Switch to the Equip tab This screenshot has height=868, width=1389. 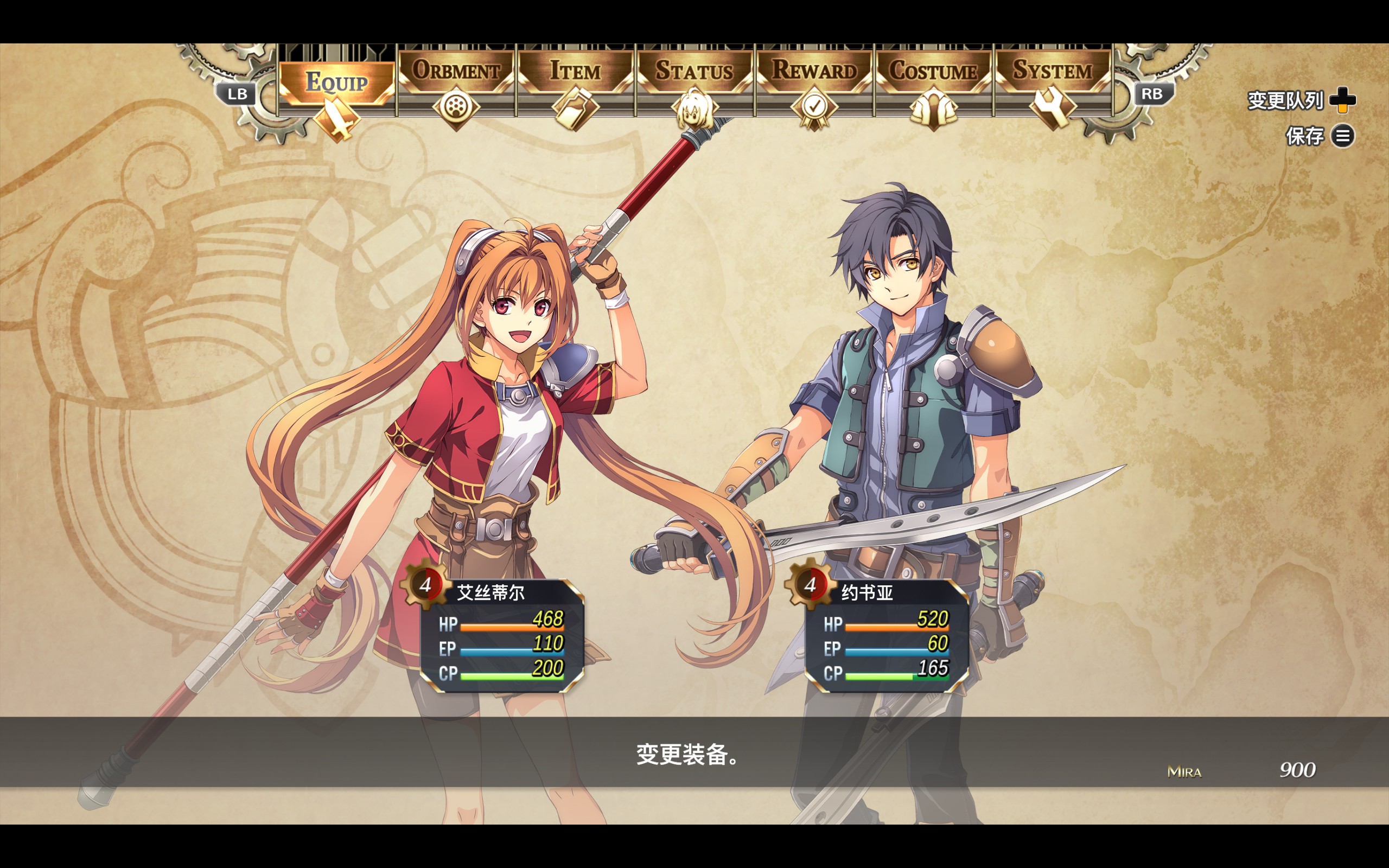click(337, 83)
